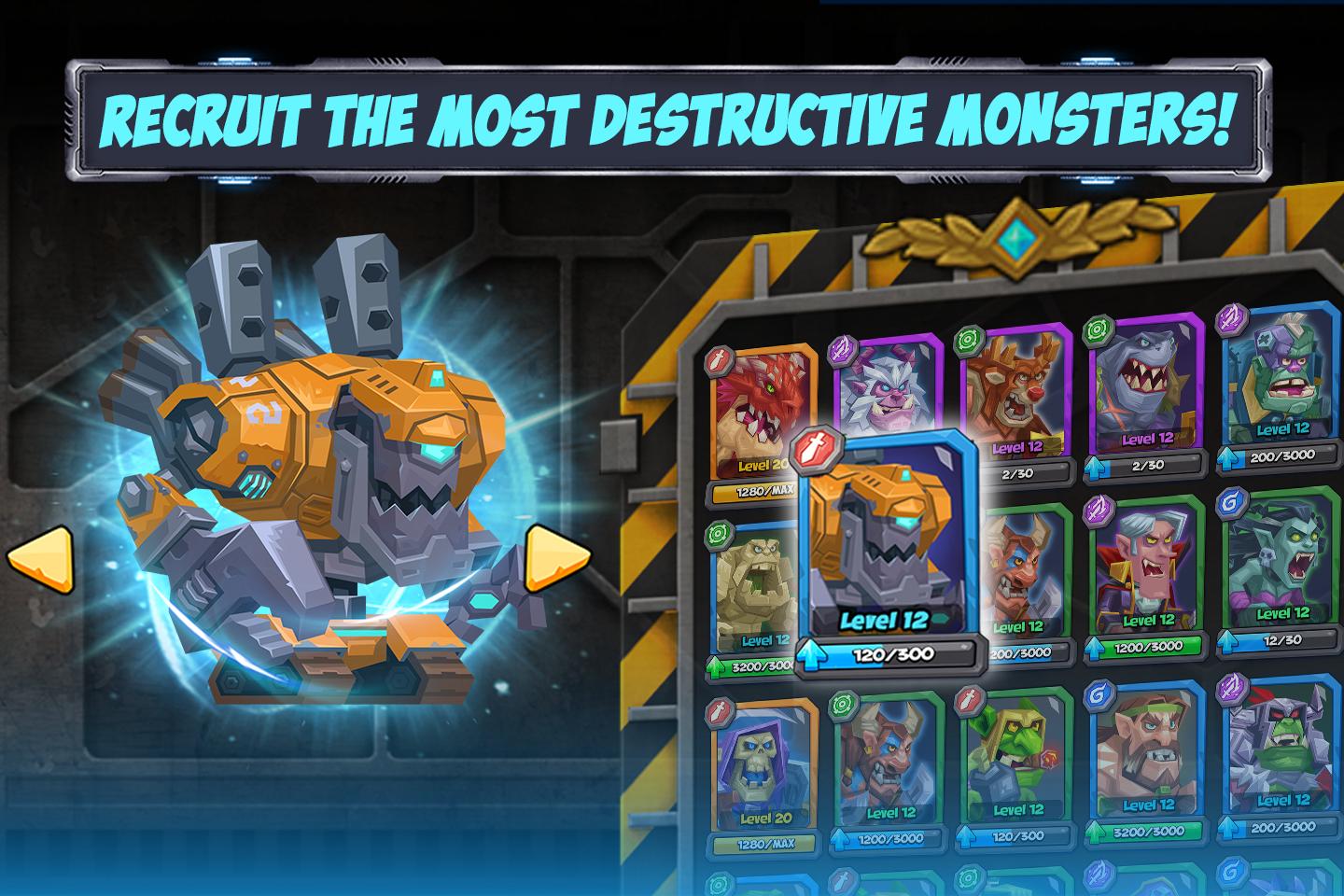Viewport: 1344px width, 896px height.
Task: Select the shark monster card
Action: pos(1139,392)
